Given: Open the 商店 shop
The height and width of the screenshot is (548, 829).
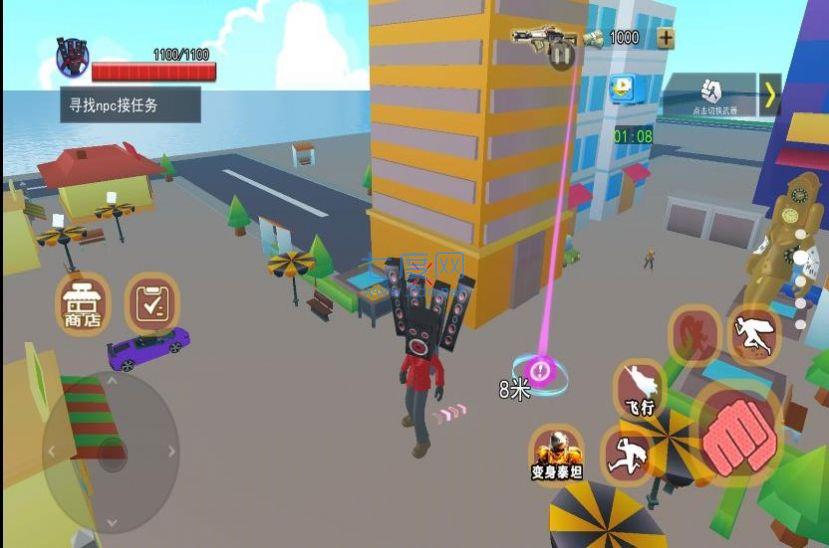Looking at the screenshot, I should (x=83, y=304).
